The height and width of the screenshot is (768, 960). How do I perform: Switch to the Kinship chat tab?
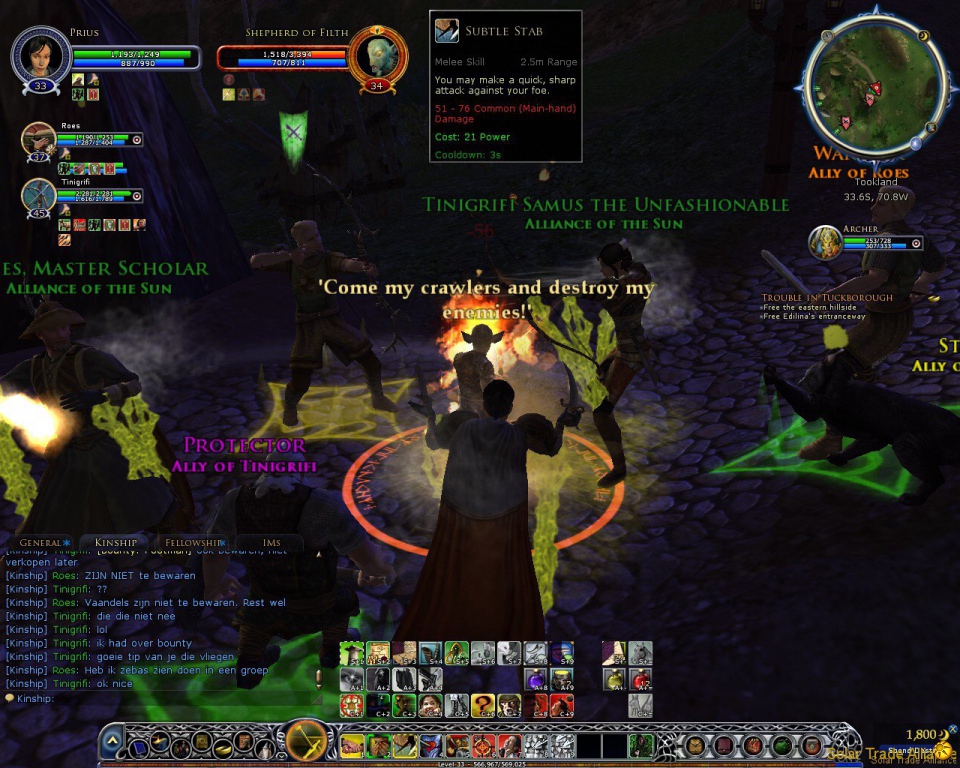tap(115, 542)
